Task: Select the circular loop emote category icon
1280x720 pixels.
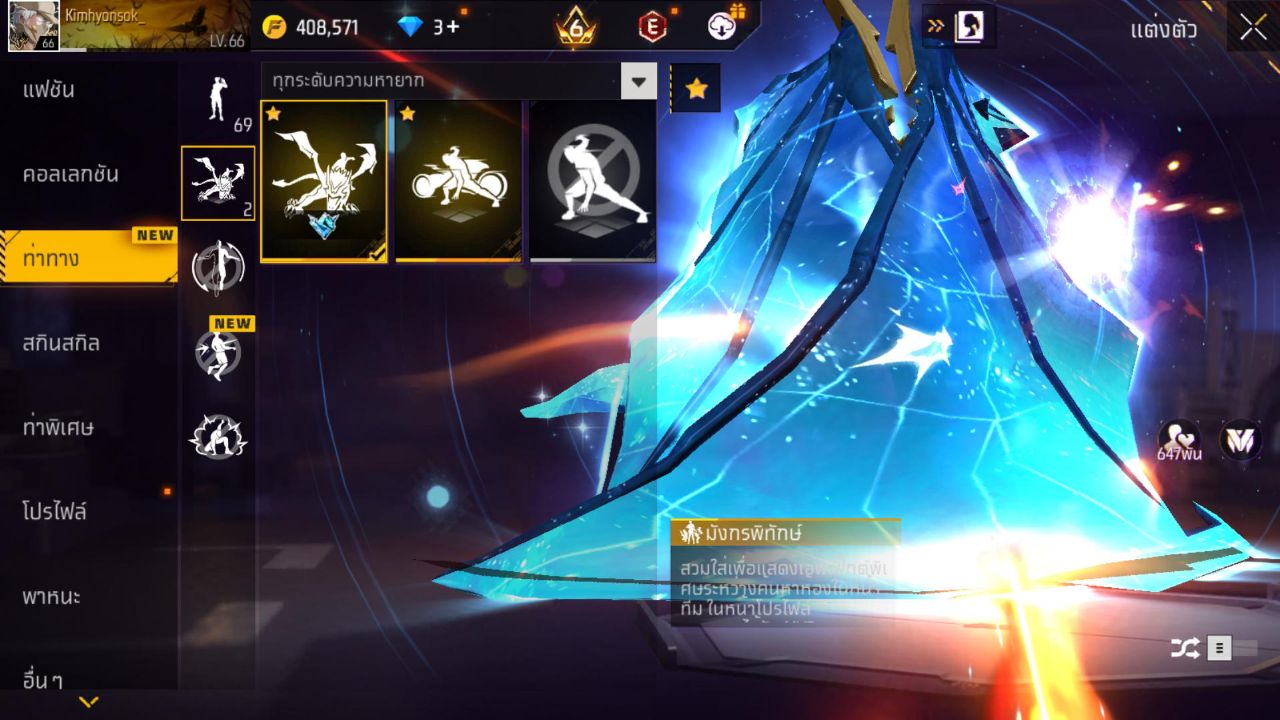Action: pos(218,265)
